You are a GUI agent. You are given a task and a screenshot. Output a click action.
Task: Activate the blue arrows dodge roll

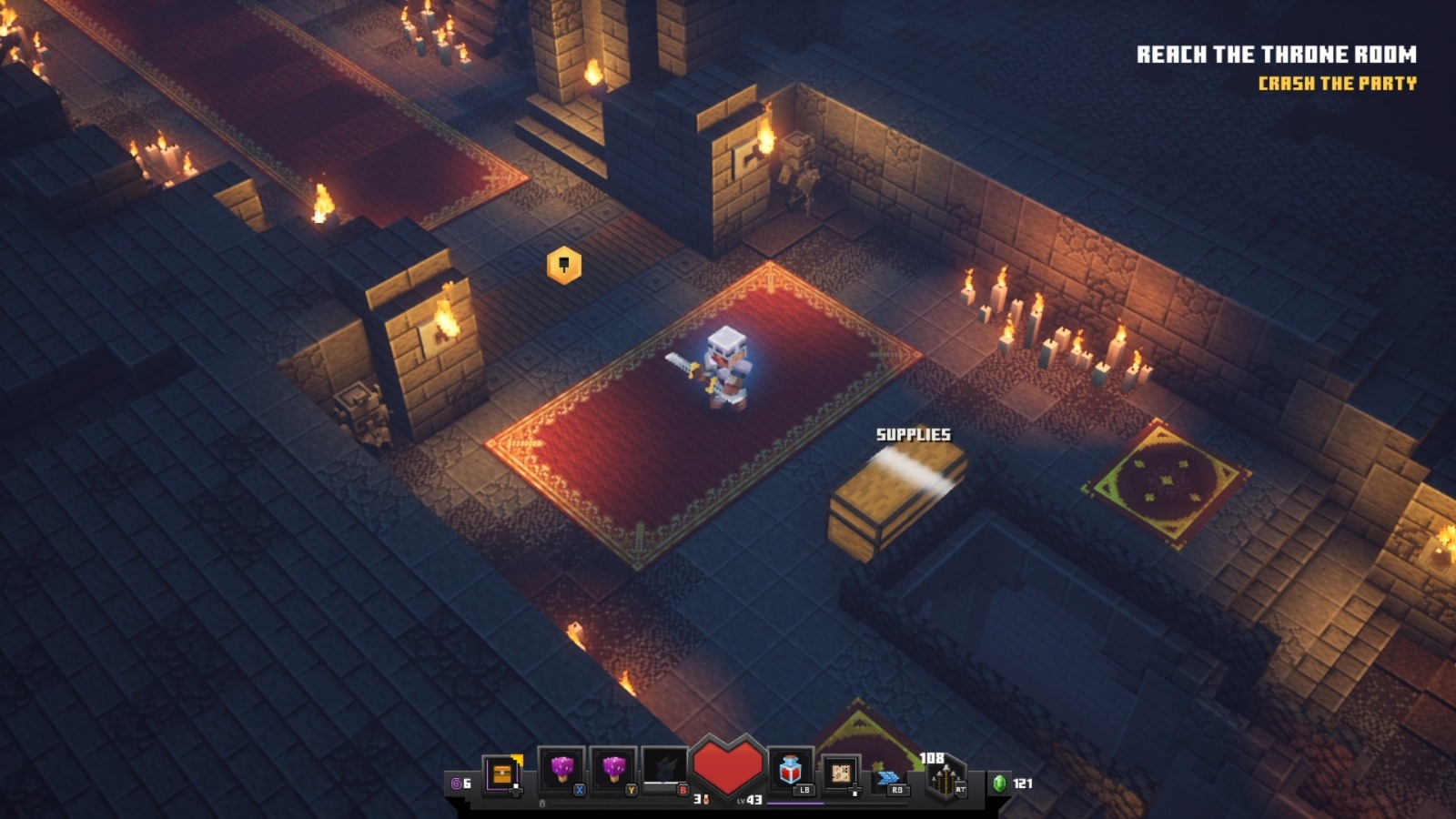tap(889, 778)
